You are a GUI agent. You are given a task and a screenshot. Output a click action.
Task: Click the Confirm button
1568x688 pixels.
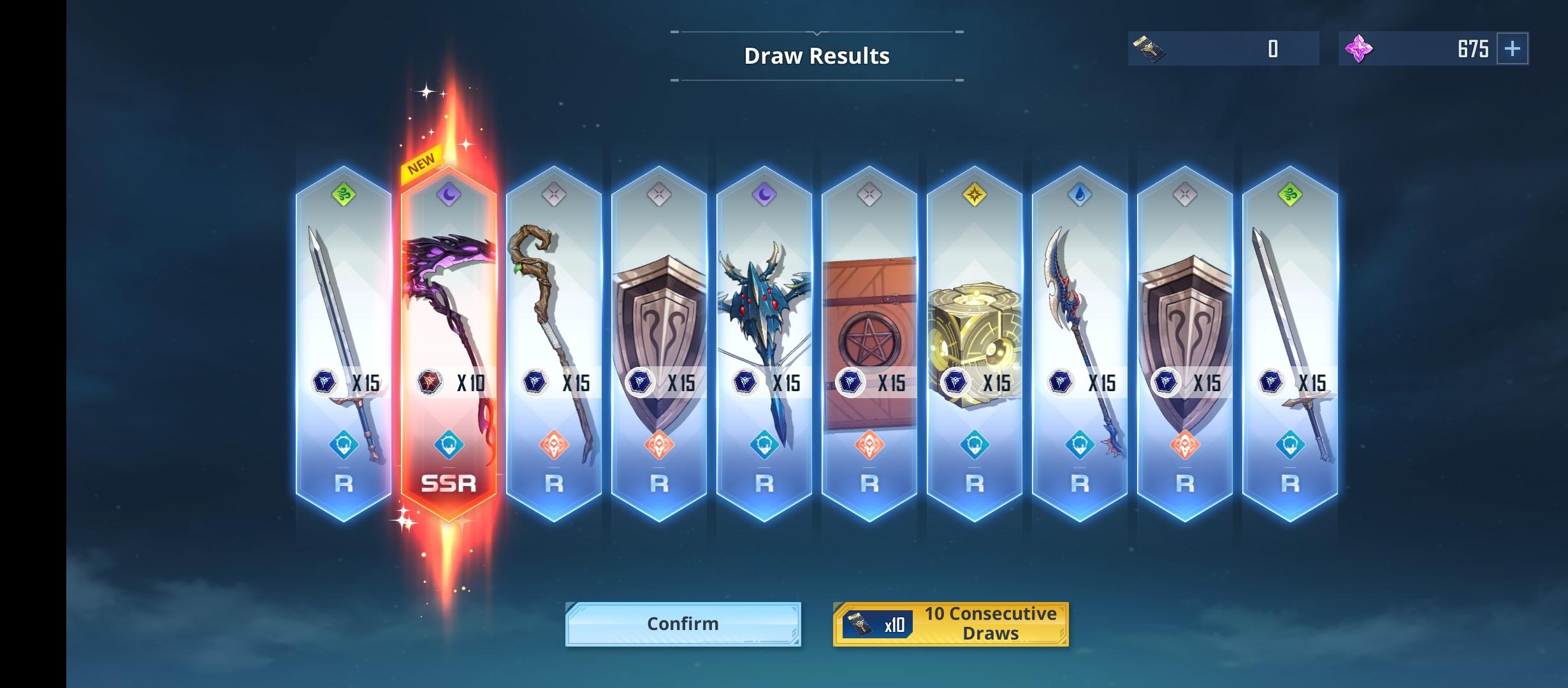(x=682, y=624)
